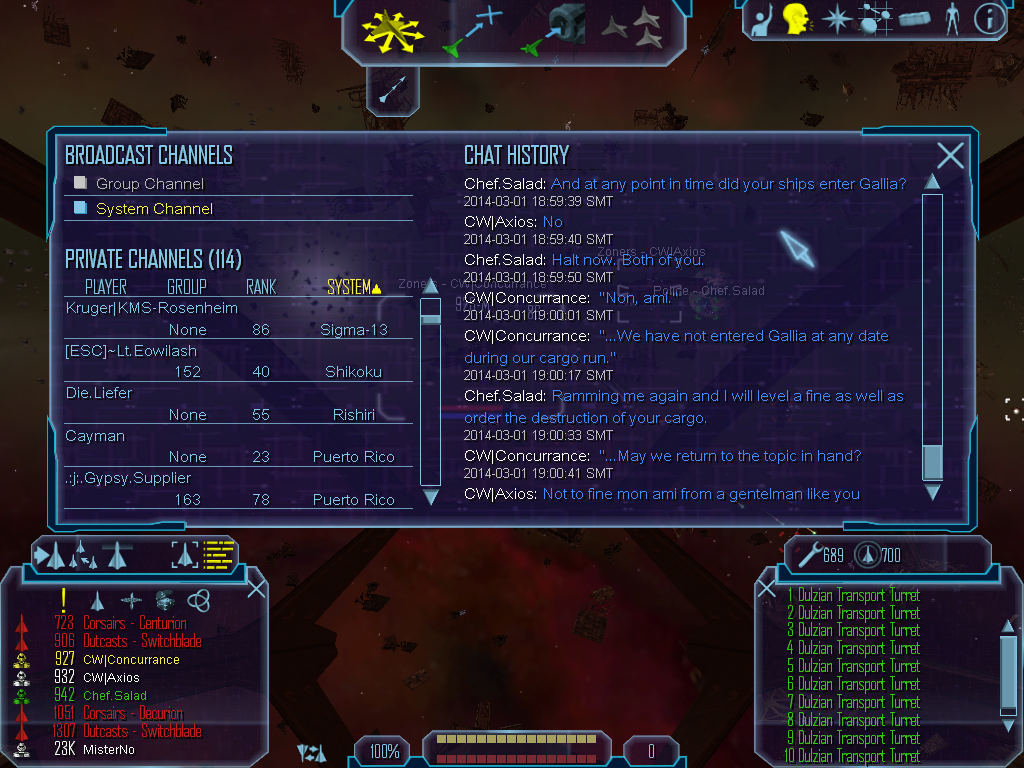
Task: Use nanobots via the wrench icon
Action: [x=808, y=554]
